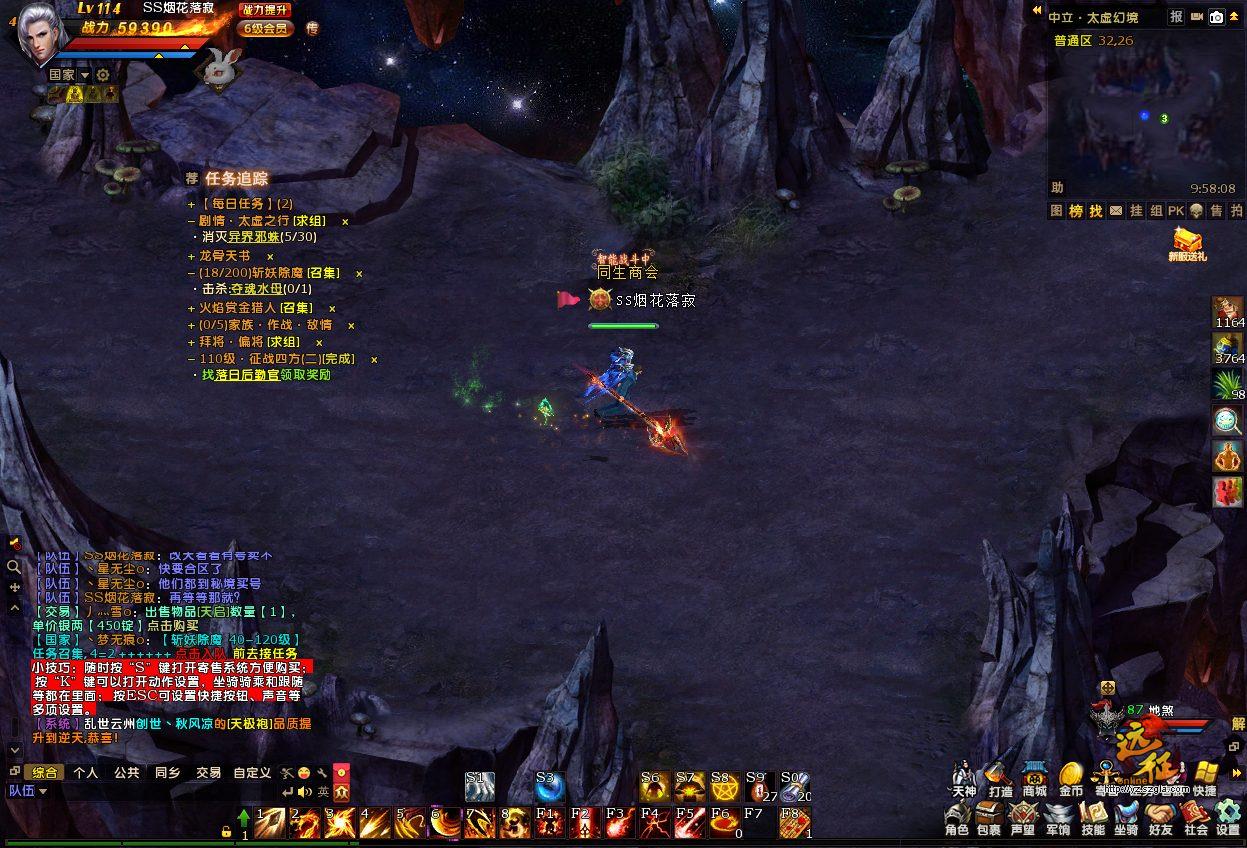Open the emoji smiley in chat bar
Image resolution: width=1247 pixels, height=848 pixels.
point(304,773)
